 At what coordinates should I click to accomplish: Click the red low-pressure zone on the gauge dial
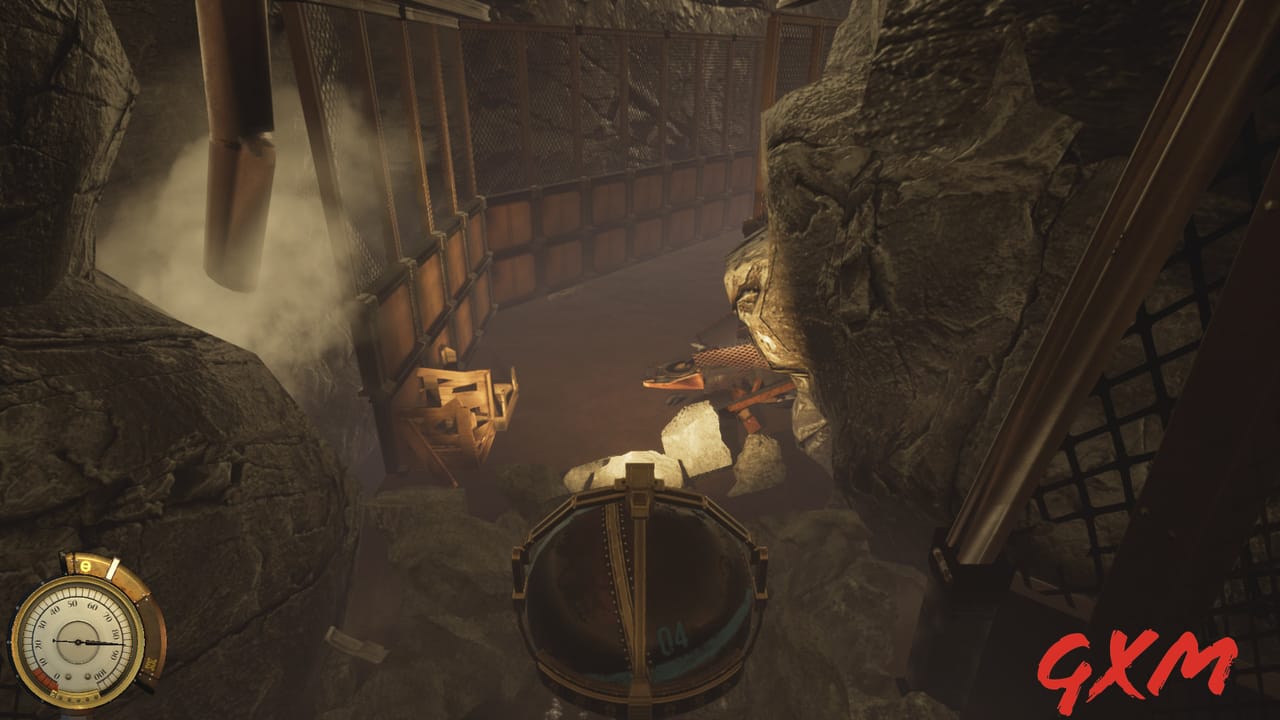click(x=43, y=678)
